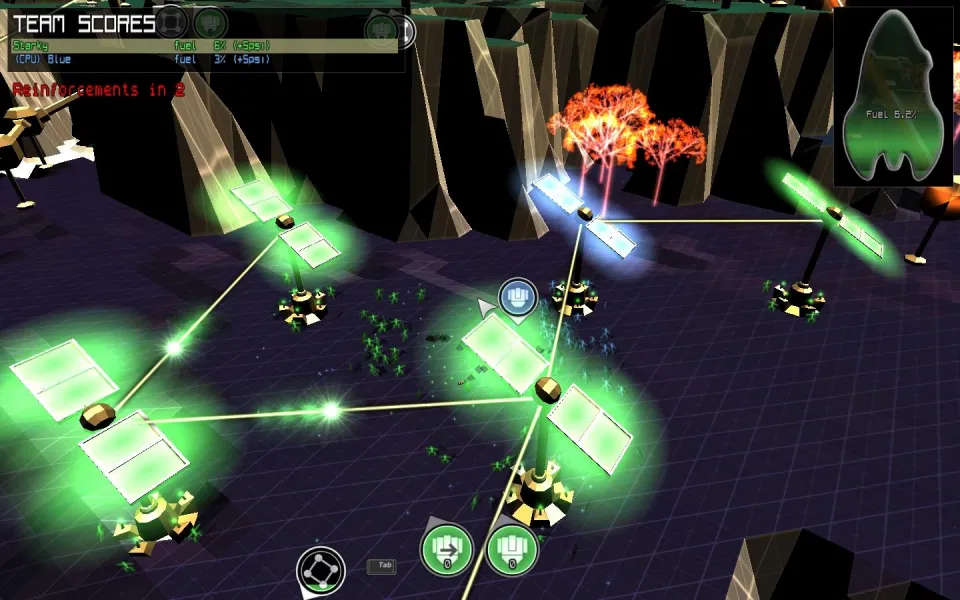Click the rocket fuel status panel

point(893,98)
